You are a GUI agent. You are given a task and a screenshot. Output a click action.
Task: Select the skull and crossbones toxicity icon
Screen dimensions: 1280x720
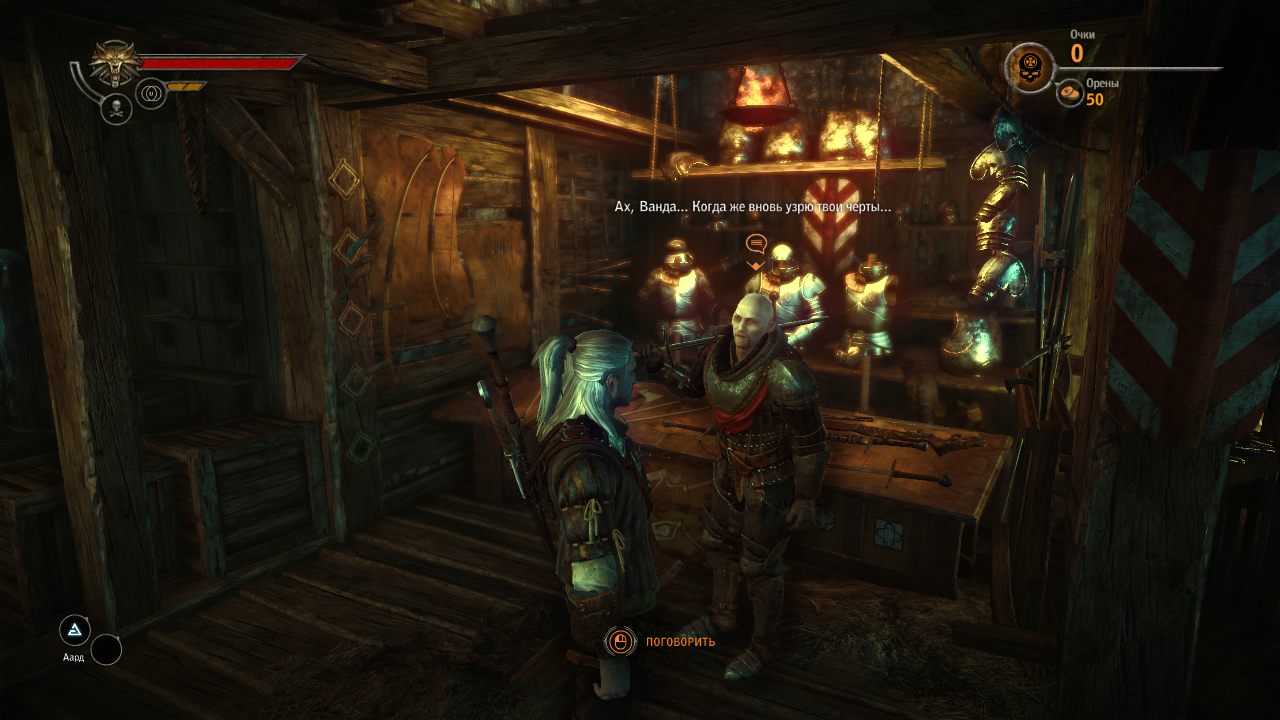(116, 109)
